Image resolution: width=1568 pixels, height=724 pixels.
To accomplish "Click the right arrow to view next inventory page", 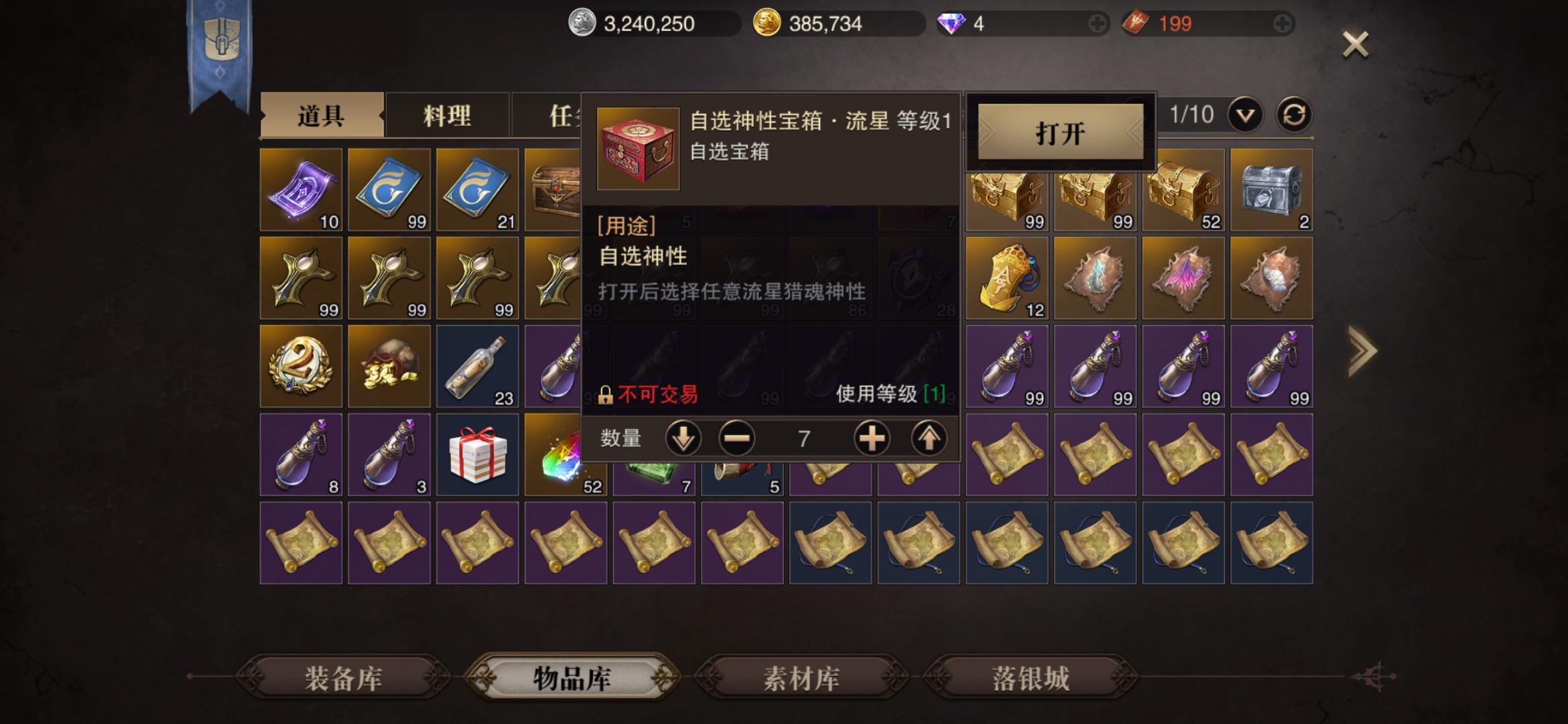I will [1362, 349].
